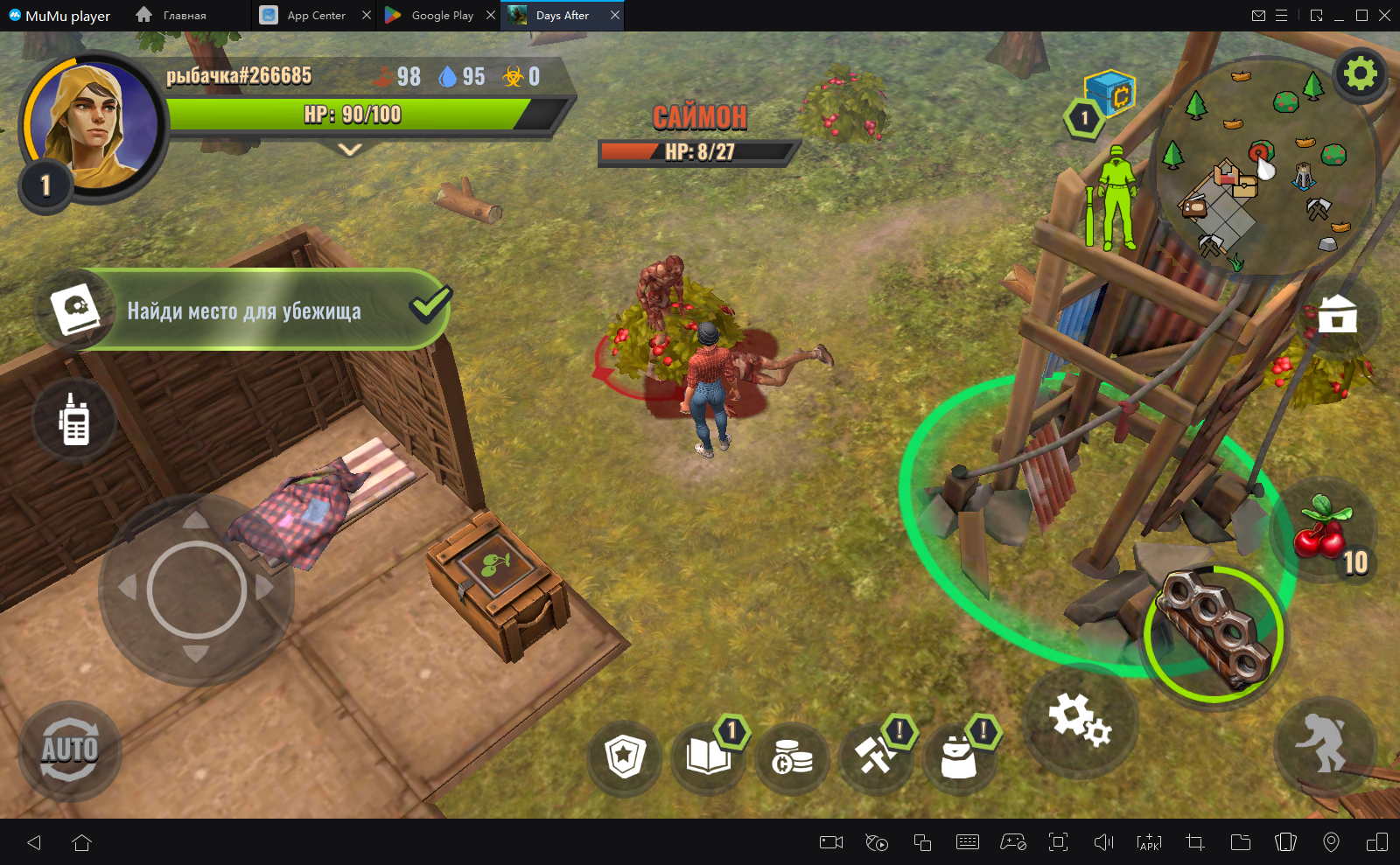
Task: Open the quest 'Найди место для убежища'
Action: click(x=243, y=310)
